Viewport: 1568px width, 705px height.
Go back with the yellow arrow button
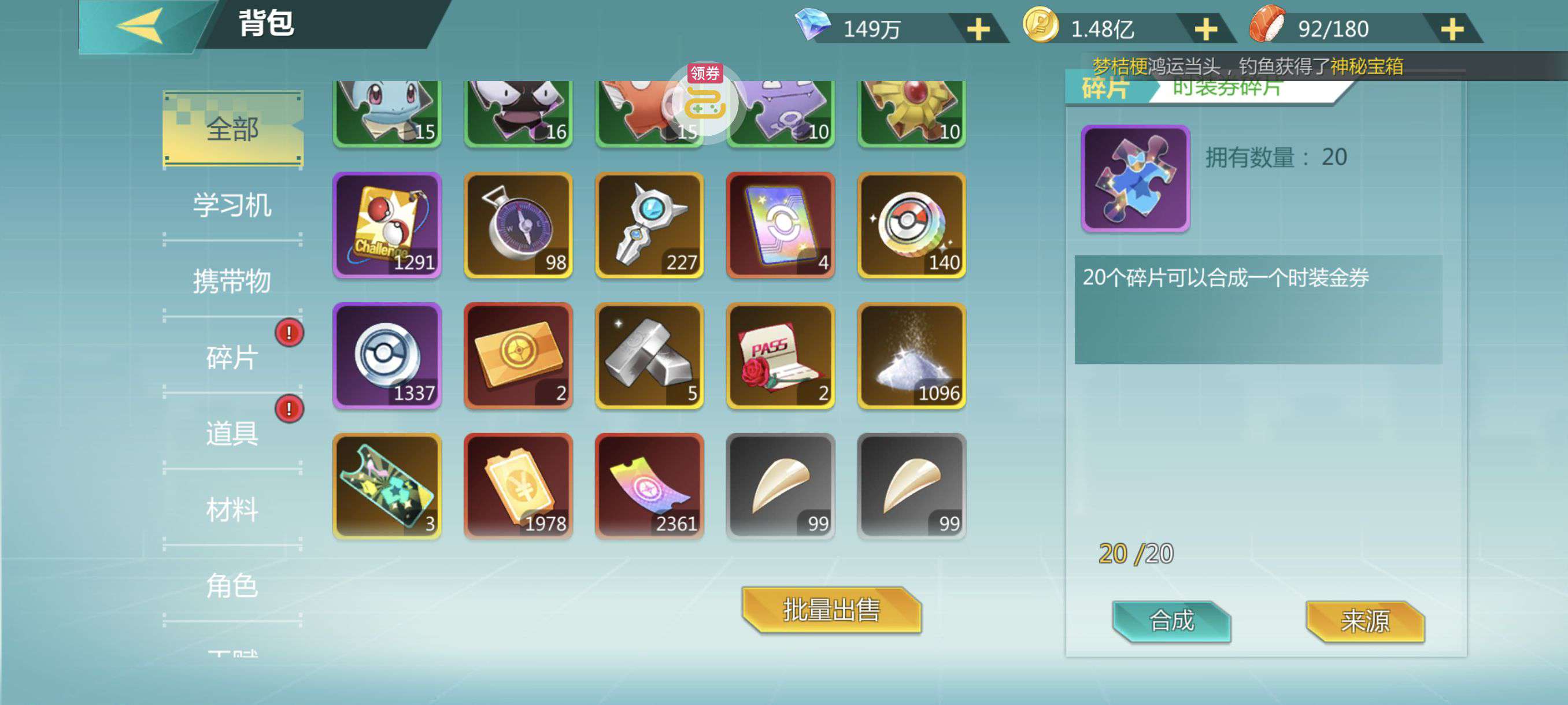pyautogui.click(x=140, y=25)
